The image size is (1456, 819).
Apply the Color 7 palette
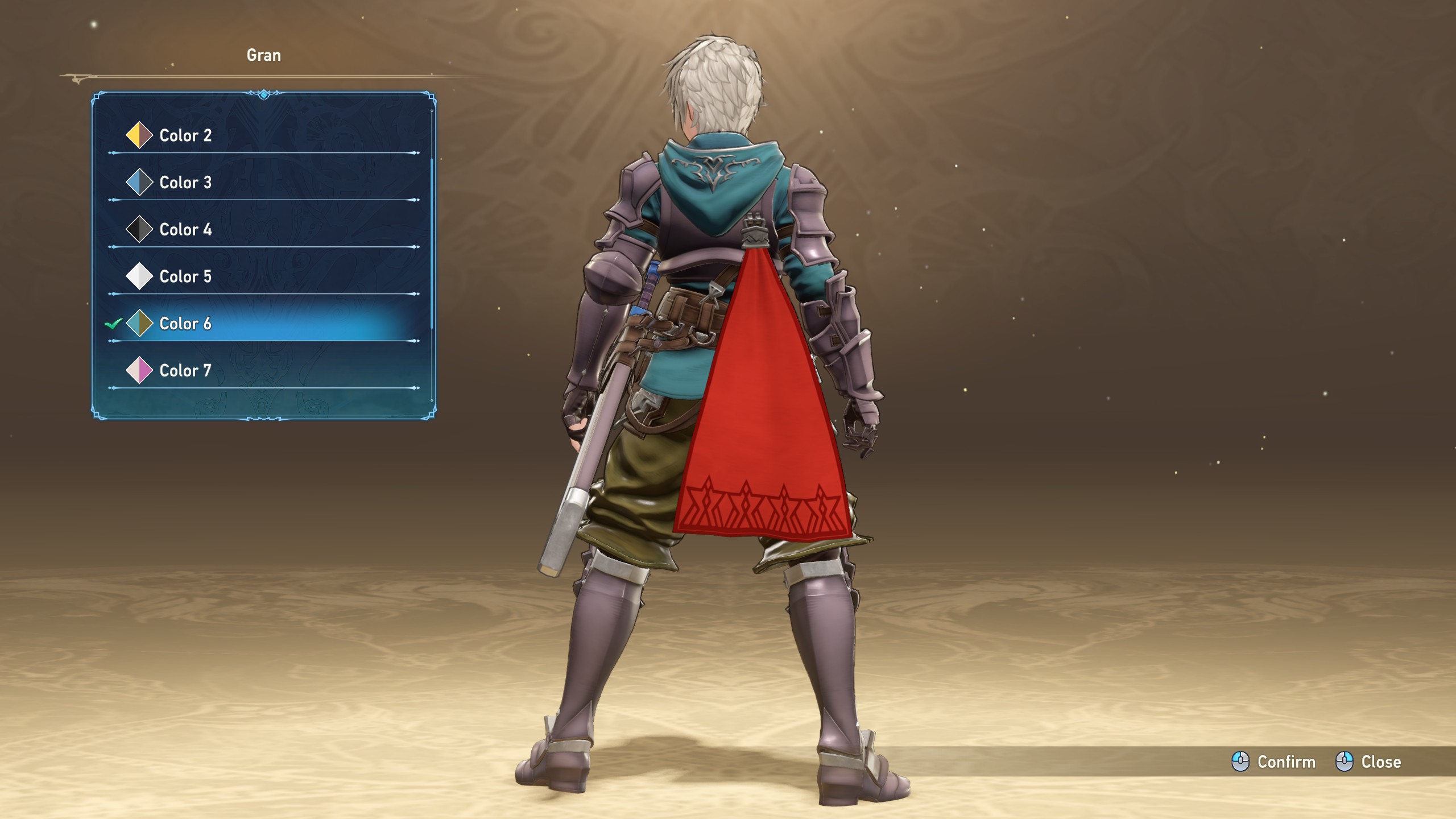(185, 371)
